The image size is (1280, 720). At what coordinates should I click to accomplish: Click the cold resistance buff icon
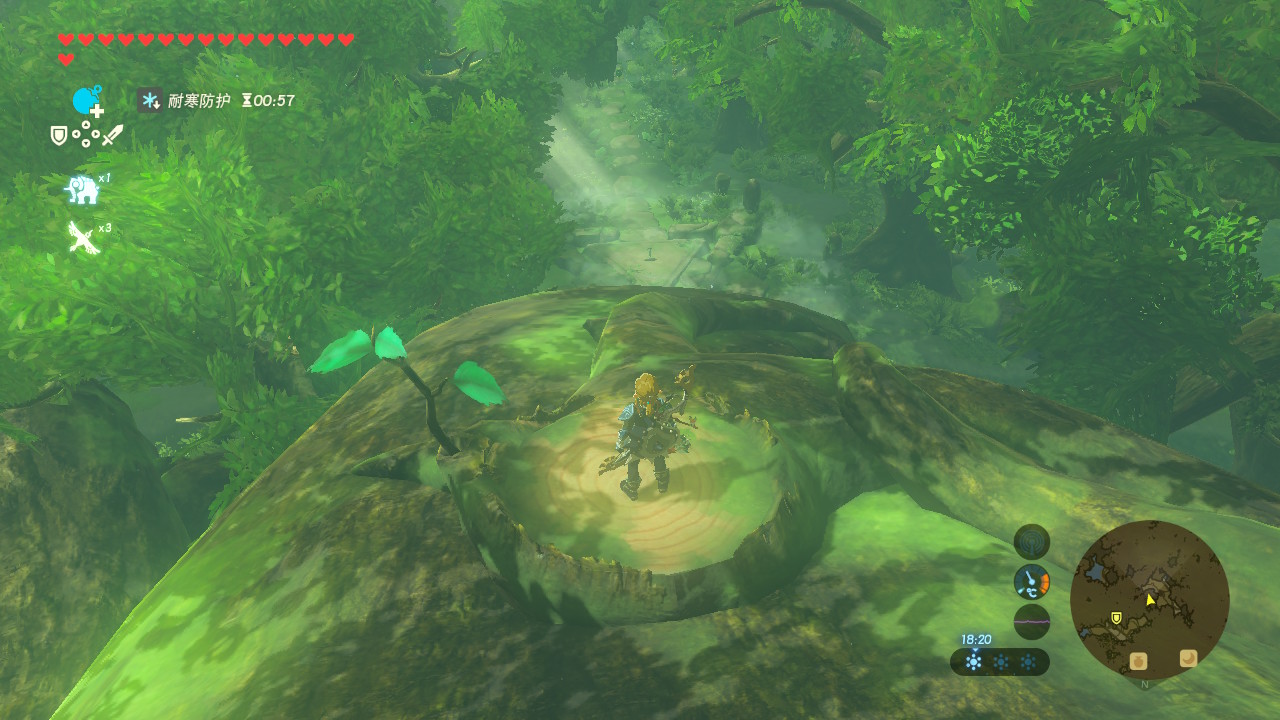click(x=150, y=100)
